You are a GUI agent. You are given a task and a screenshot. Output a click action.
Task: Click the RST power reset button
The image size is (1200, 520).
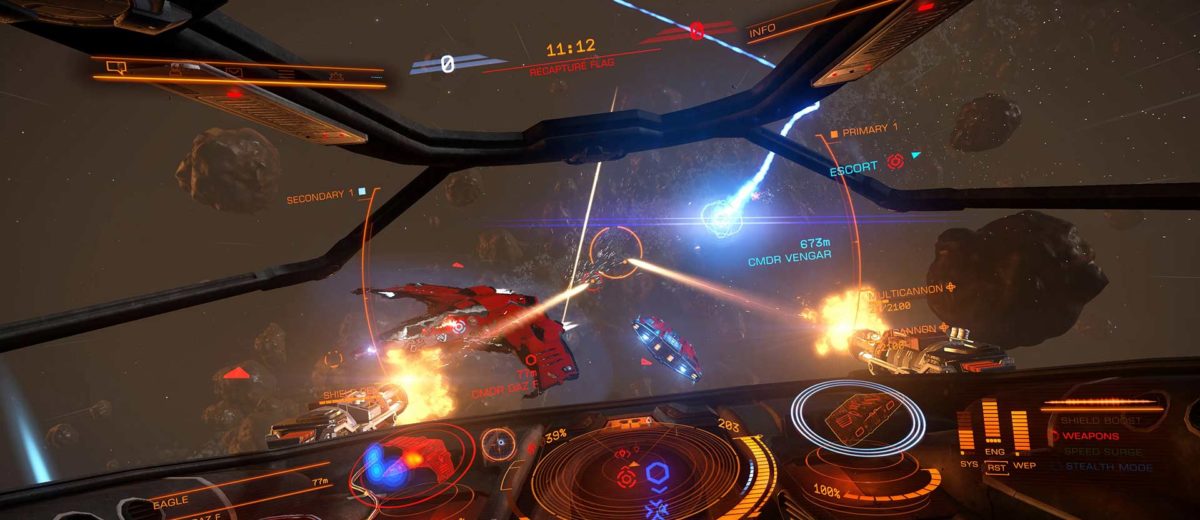995,466
